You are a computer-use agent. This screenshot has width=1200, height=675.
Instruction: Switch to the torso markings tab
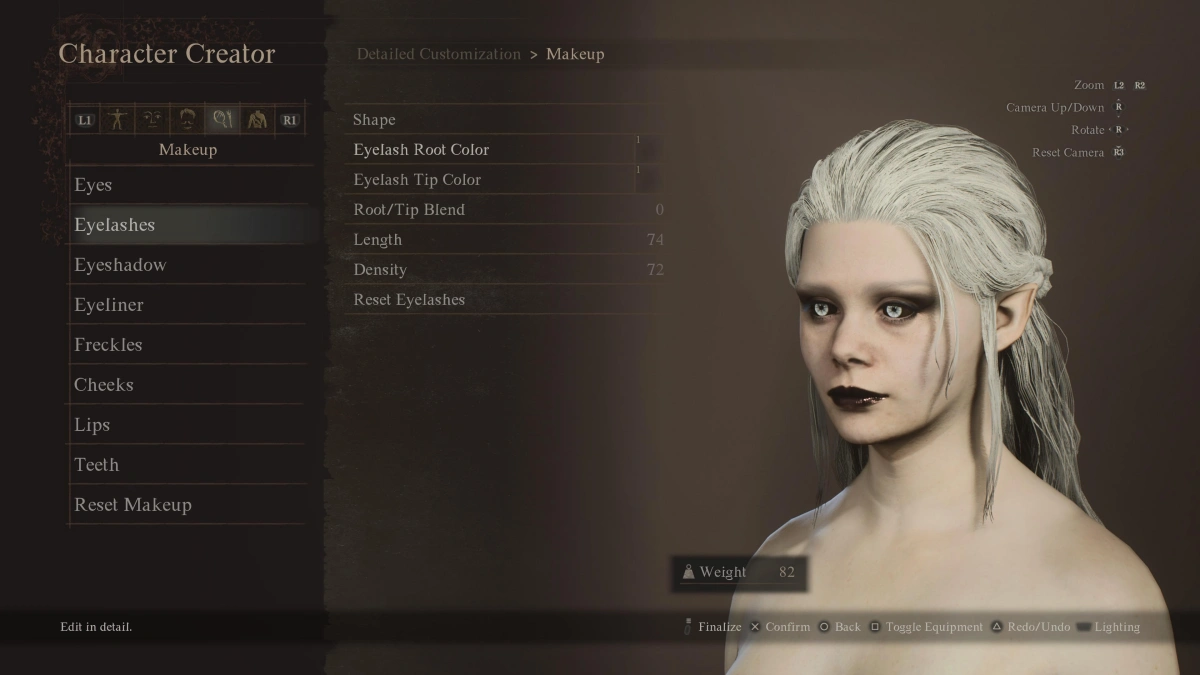pos(256,120)
